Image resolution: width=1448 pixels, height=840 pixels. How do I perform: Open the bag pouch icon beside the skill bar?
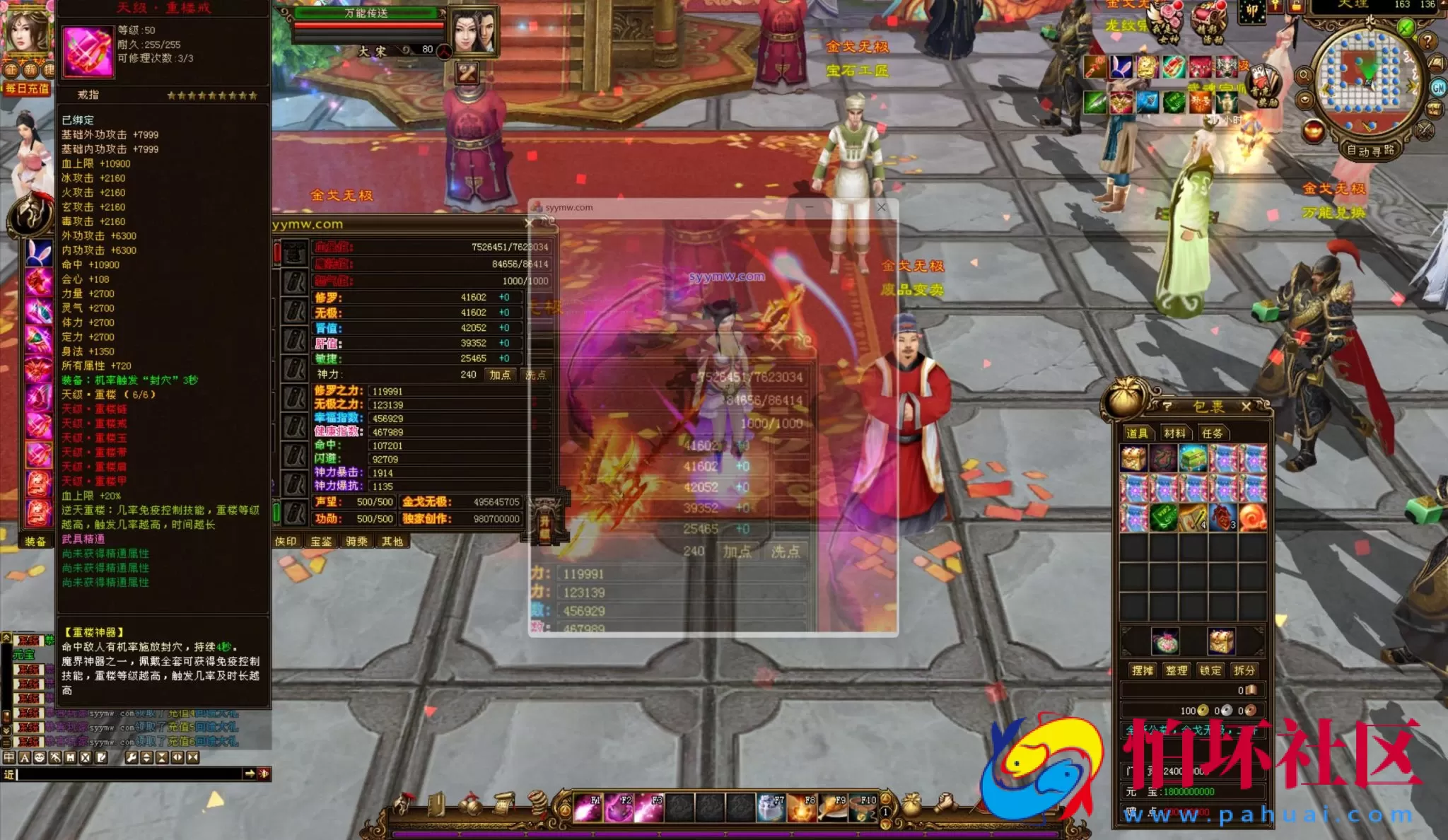911,805
